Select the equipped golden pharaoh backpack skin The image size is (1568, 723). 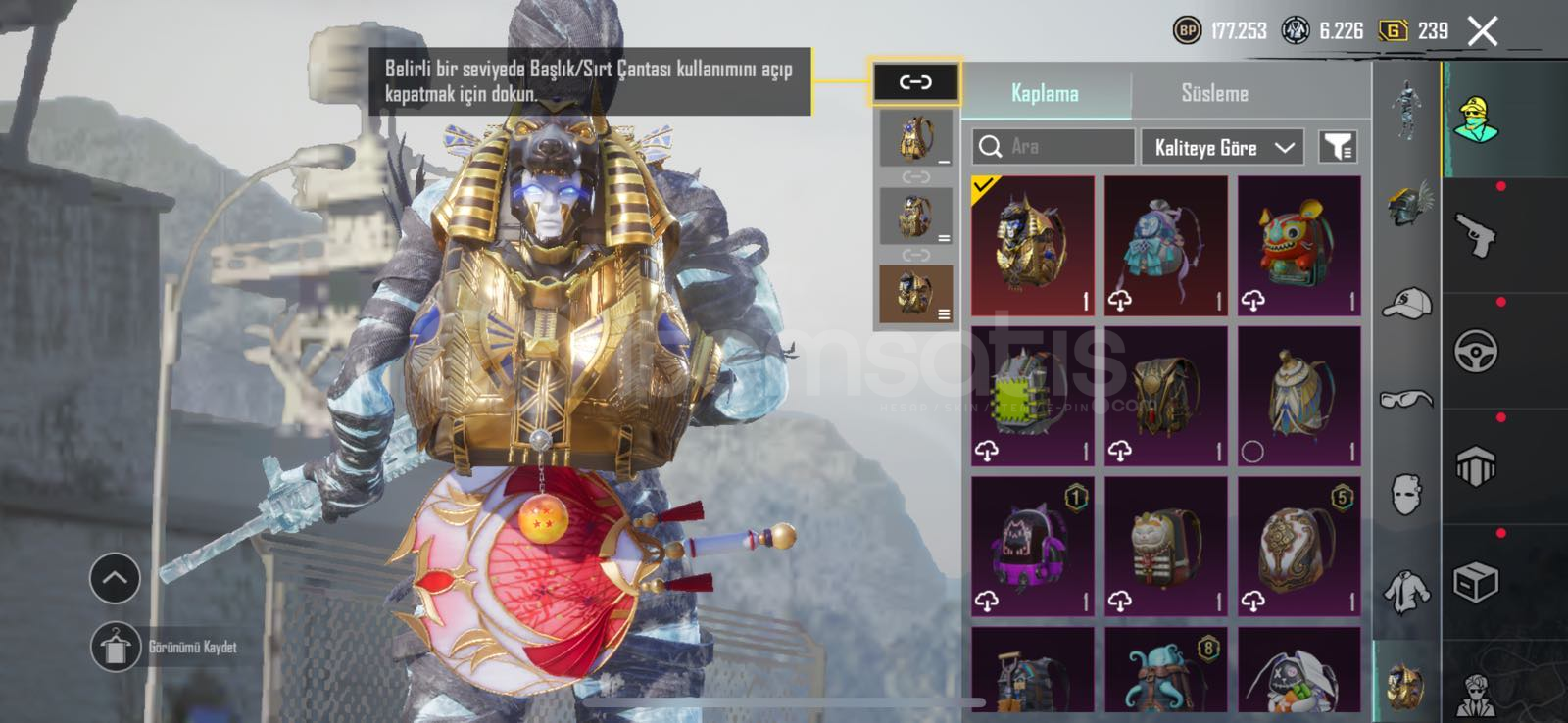pos(1032,245)
